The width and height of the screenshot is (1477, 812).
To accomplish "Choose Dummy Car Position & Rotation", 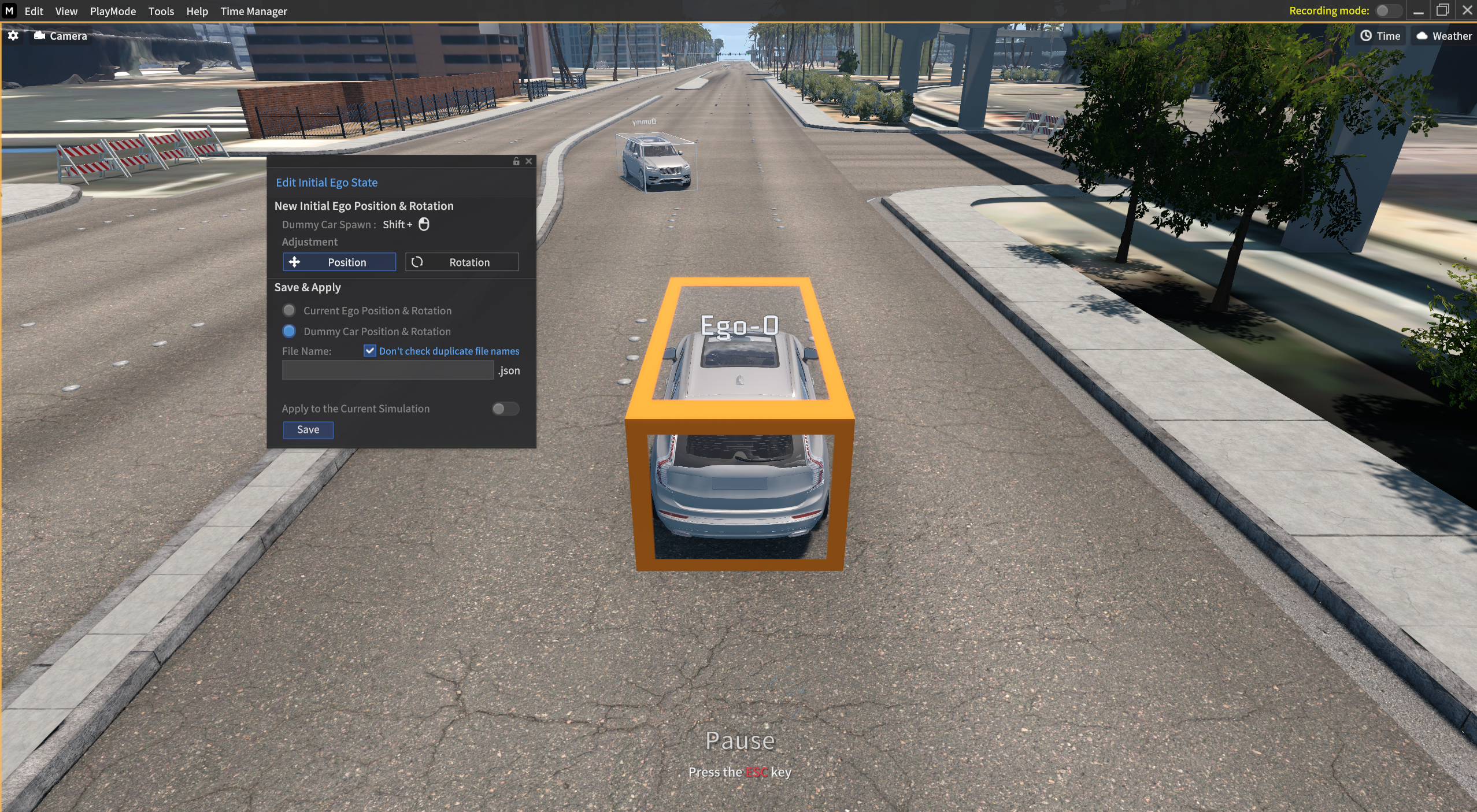I will coord(289,331).
